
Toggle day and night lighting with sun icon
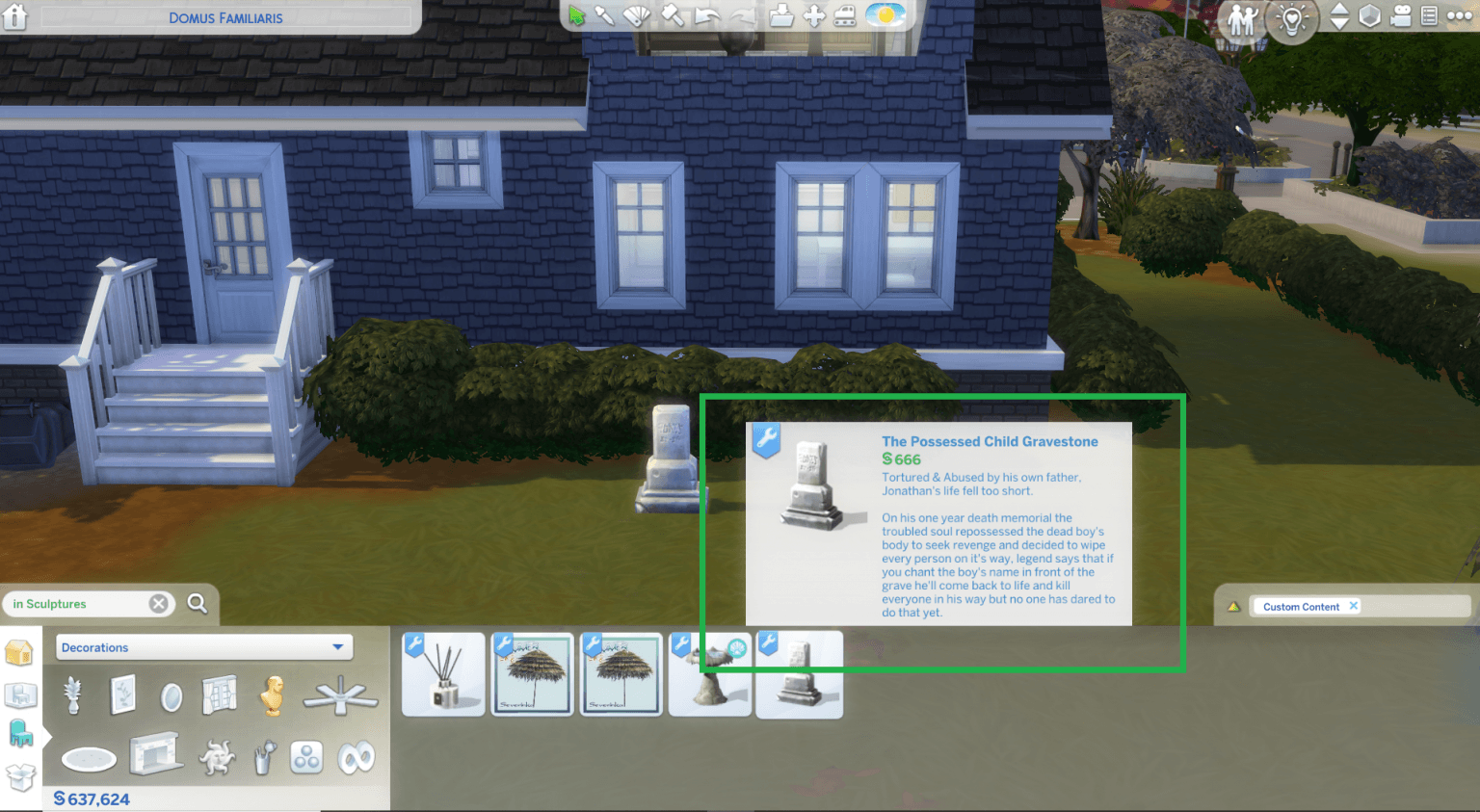click(885, 16)
